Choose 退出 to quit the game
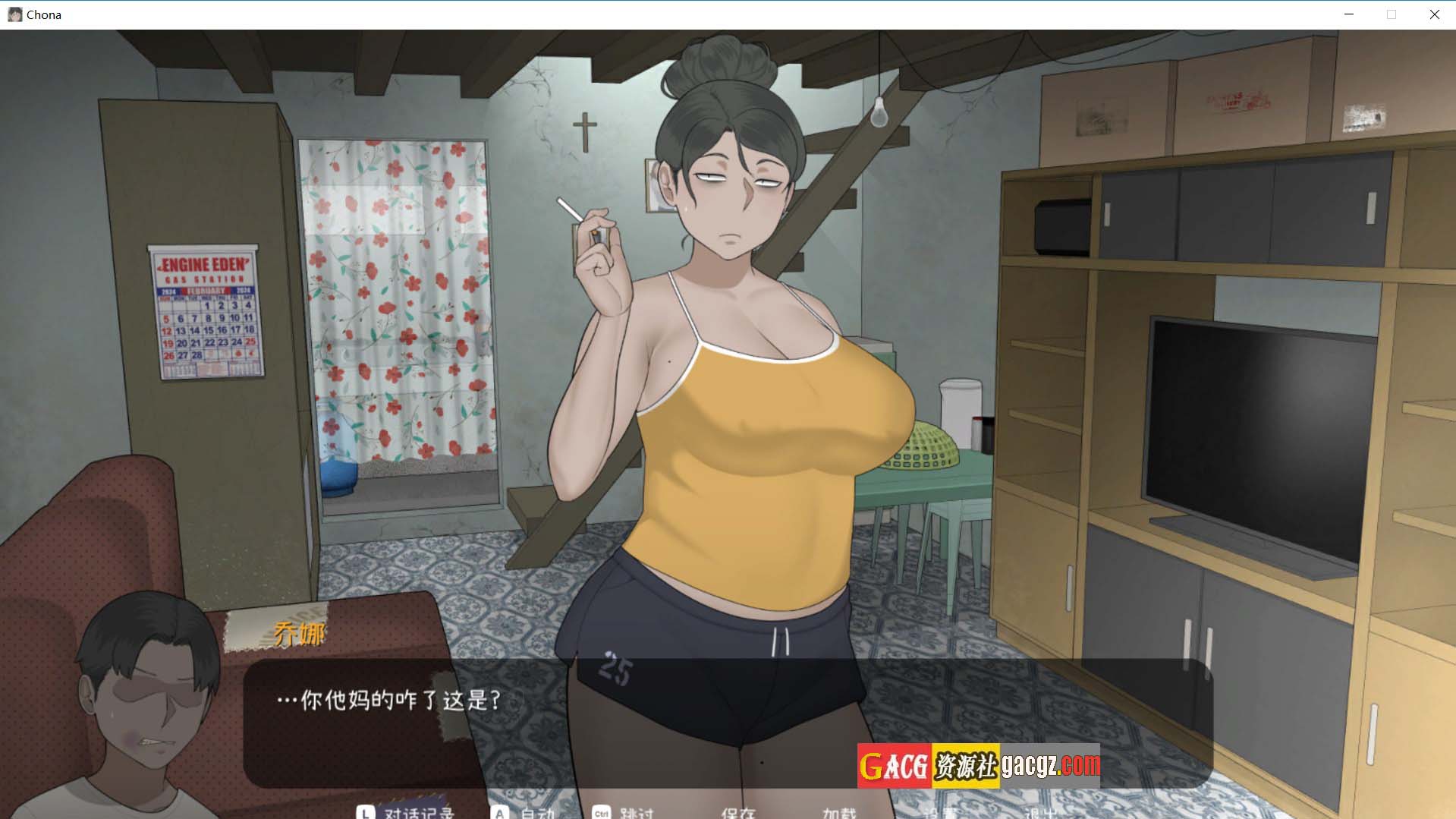 (1041, 813)
